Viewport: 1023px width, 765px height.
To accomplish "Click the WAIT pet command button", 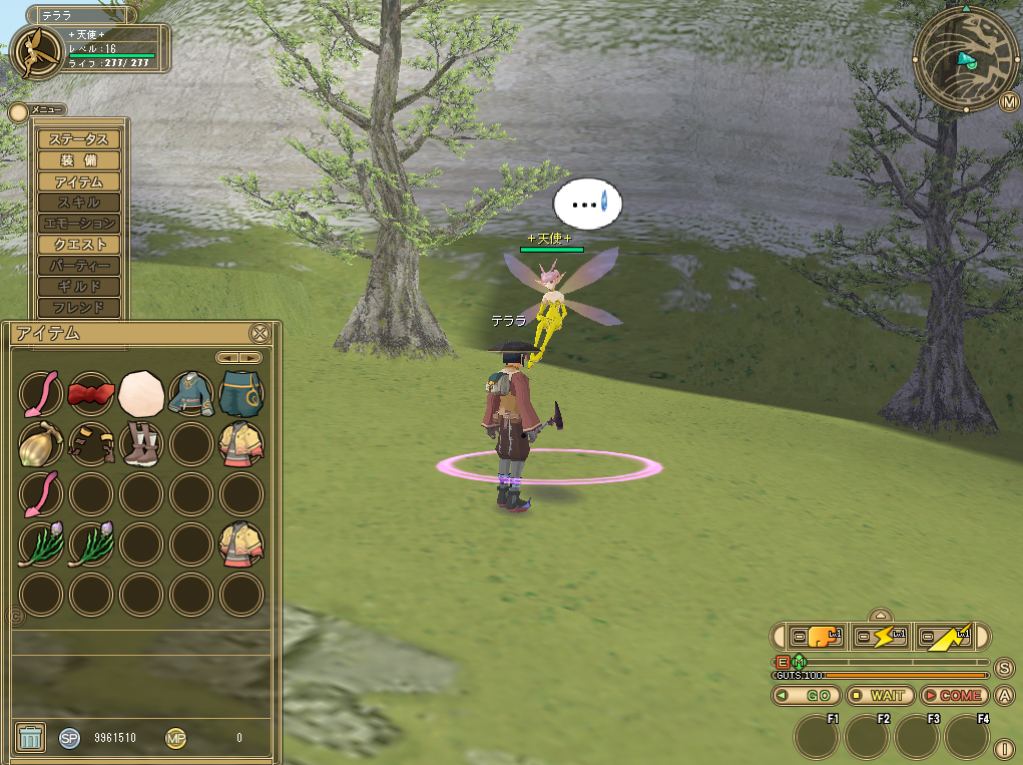I will click(880, 695).
